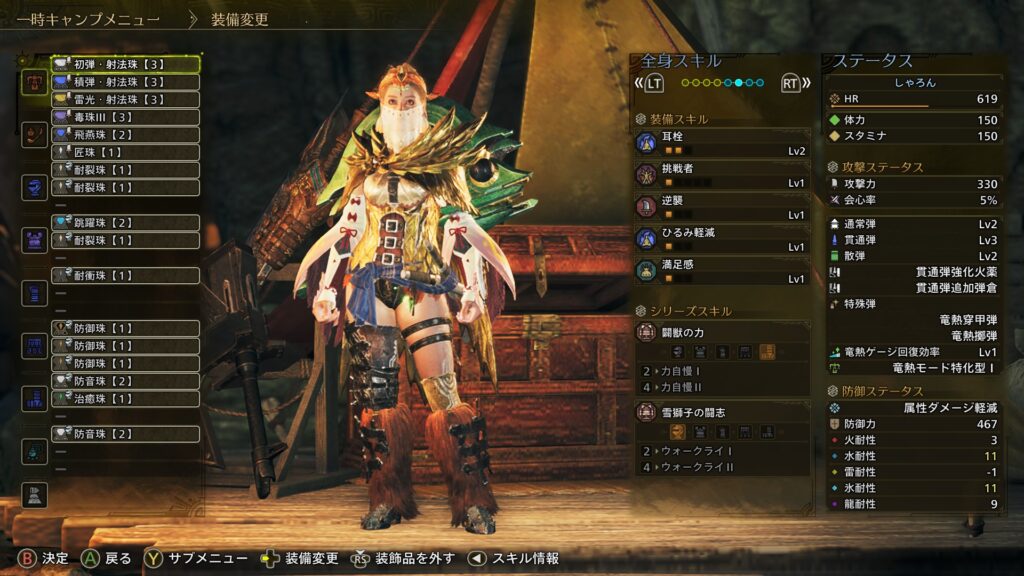Open the 耐衝珠【1】 decoration slot
Viewport: 1024px width, 576px height.
coord(125,275)
